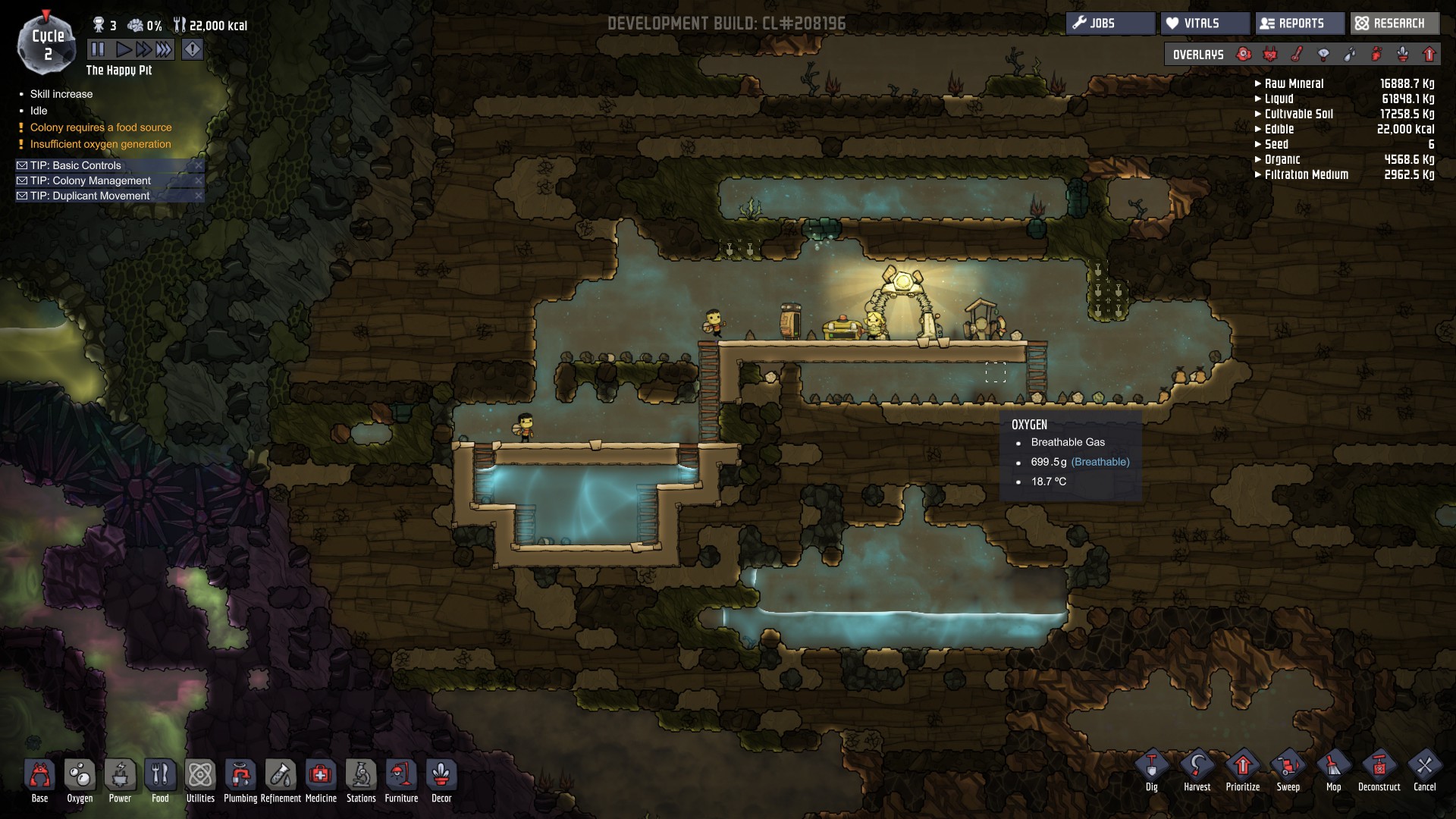Pause the game simulation
This screenshot has height=819, width=1456.
(98, 50)
